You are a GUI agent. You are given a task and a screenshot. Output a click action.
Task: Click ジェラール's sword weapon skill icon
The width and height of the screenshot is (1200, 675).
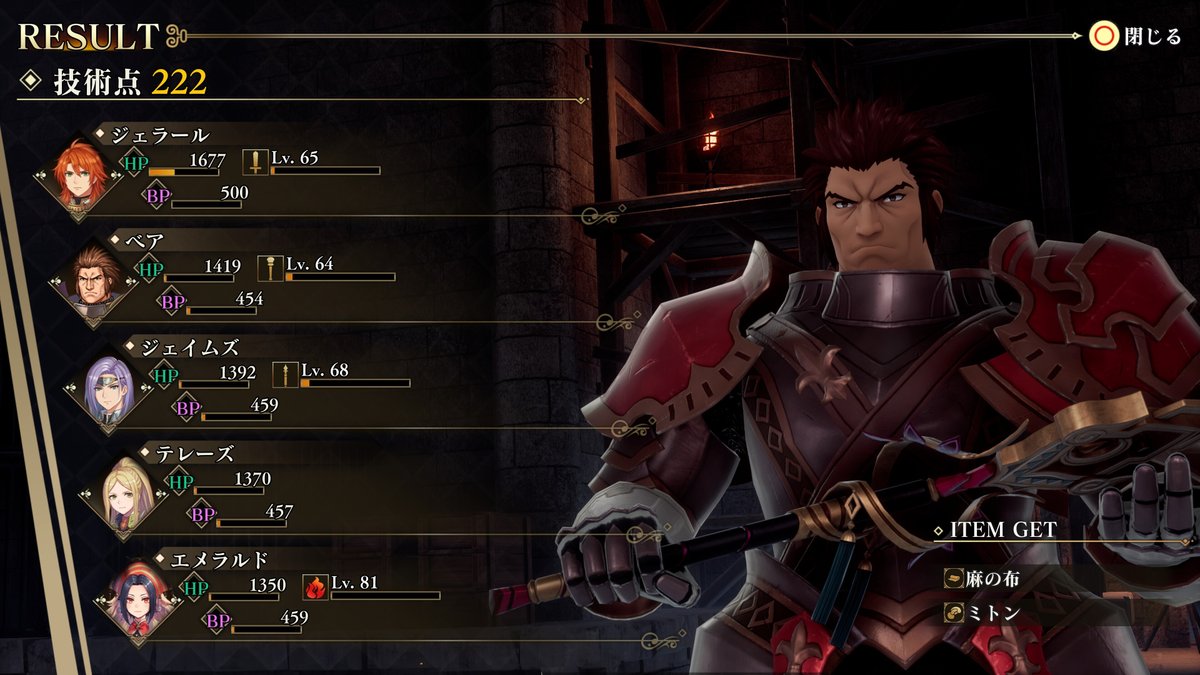click(256, 162)
